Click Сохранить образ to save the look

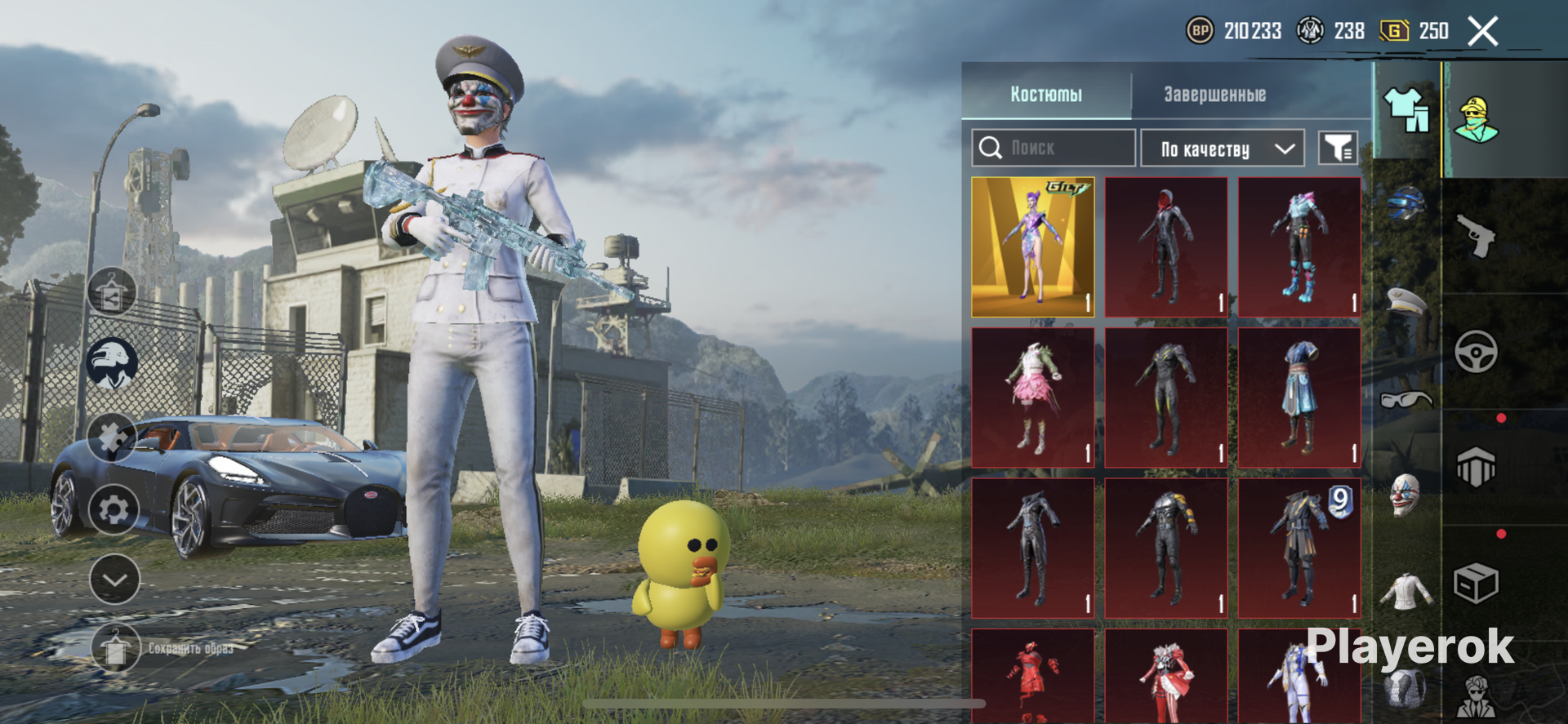189,648
